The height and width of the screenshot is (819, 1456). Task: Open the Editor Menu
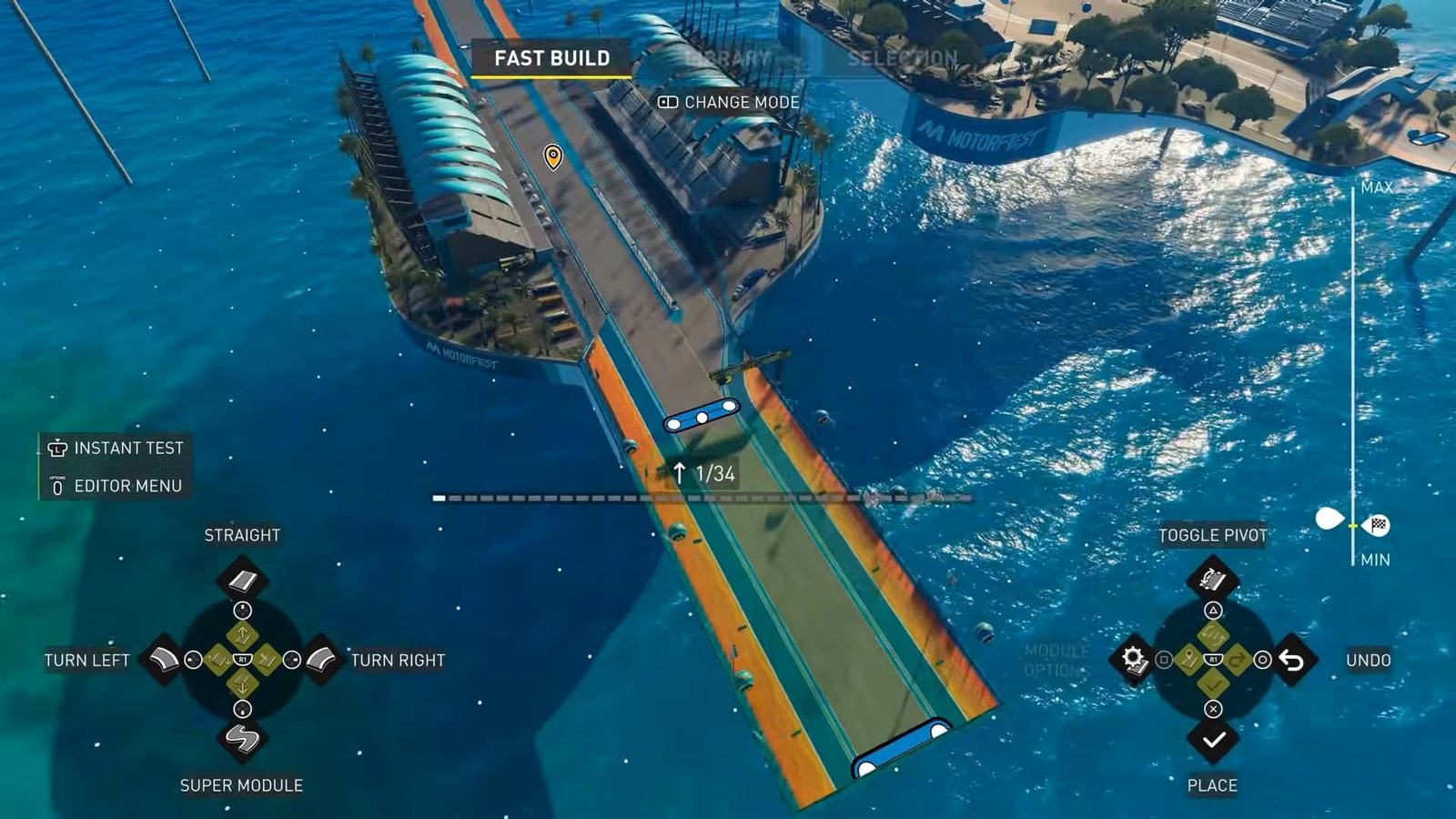[x=116, y=486]
